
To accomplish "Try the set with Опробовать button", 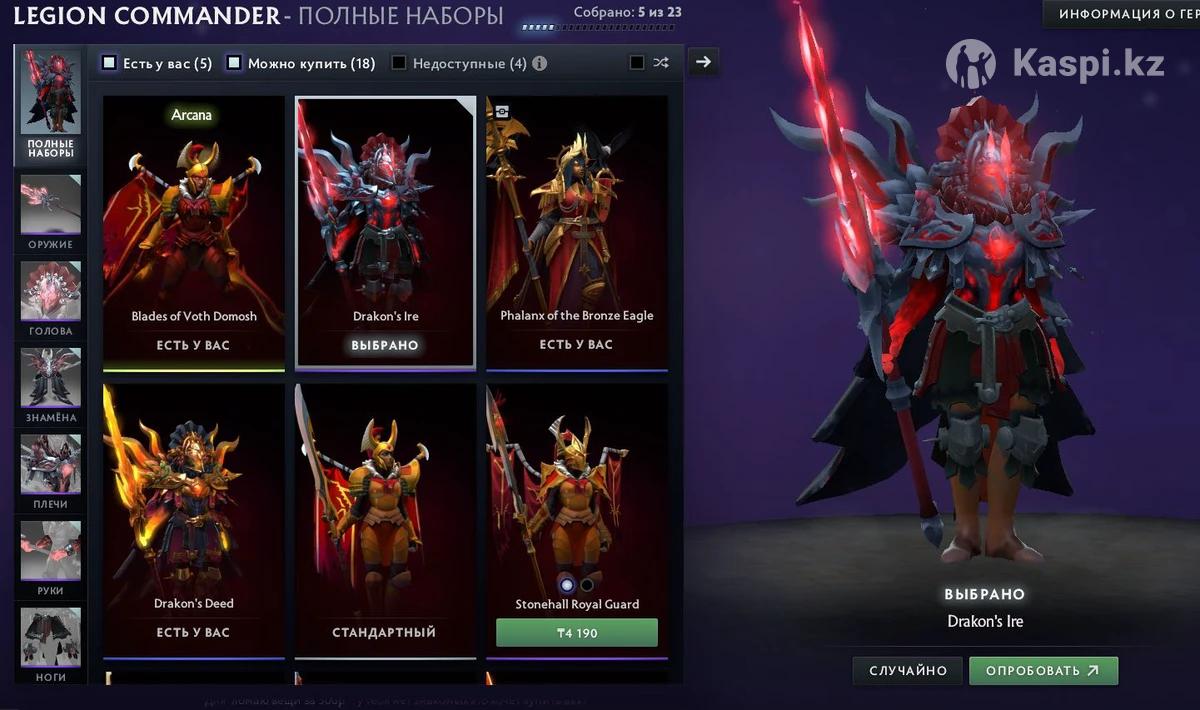I will (x=1042, y=670).
